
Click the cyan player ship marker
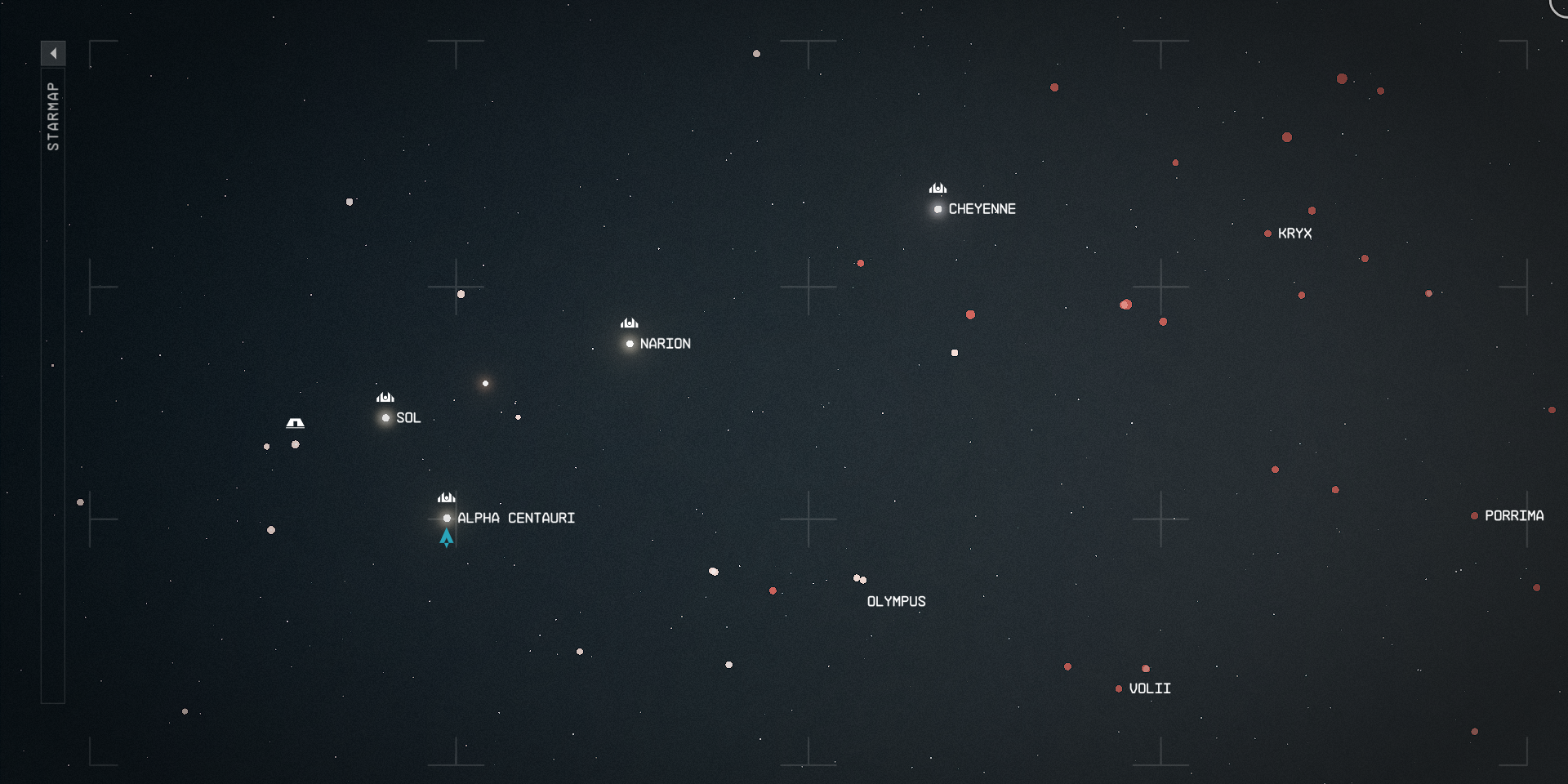[x=446, y=537]
